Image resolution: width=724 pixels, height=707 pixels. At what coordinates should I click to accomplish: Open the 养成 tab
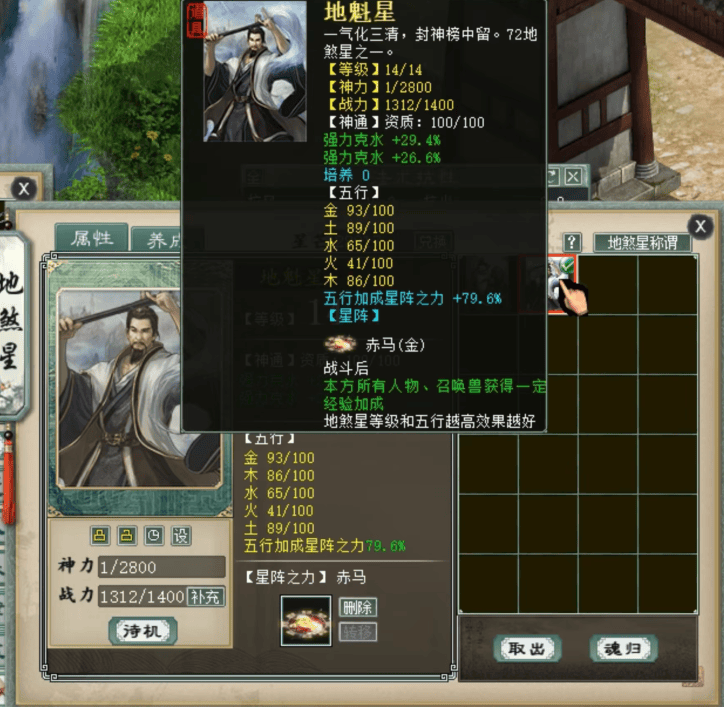tap(155, 240)
